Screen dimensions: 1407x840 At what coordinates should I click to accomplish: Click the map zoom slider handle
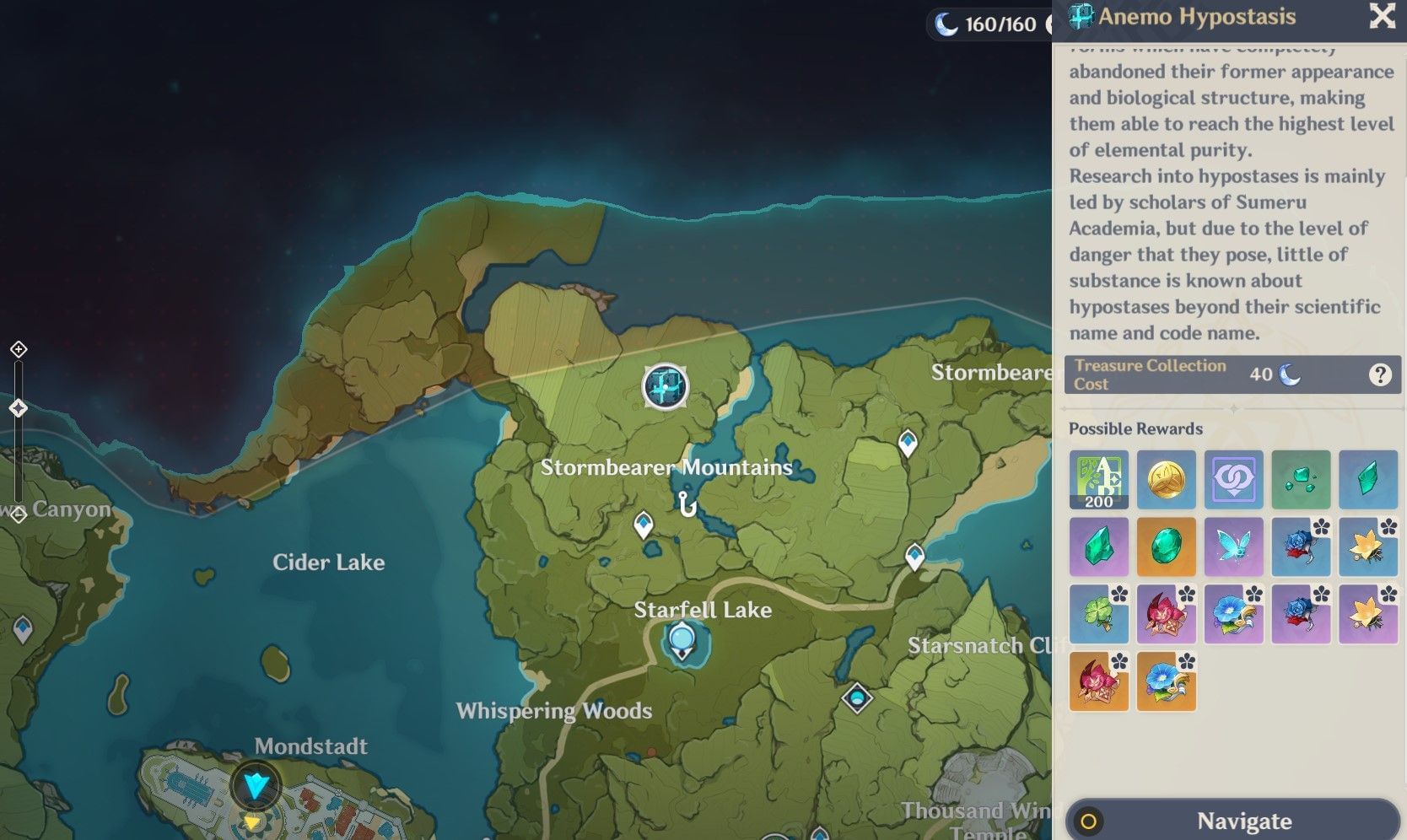(x=19, y=408)
